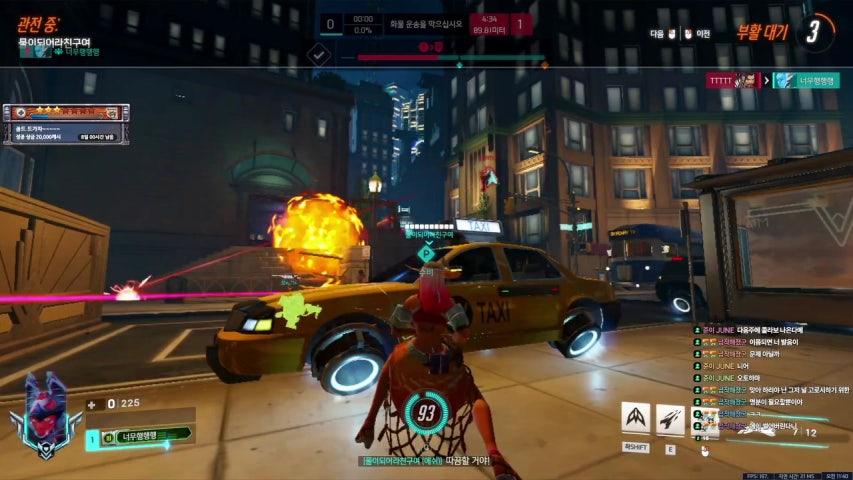853x480 pixels.
Task: Open the star-rated mission card panel
Action: point(66,123)
